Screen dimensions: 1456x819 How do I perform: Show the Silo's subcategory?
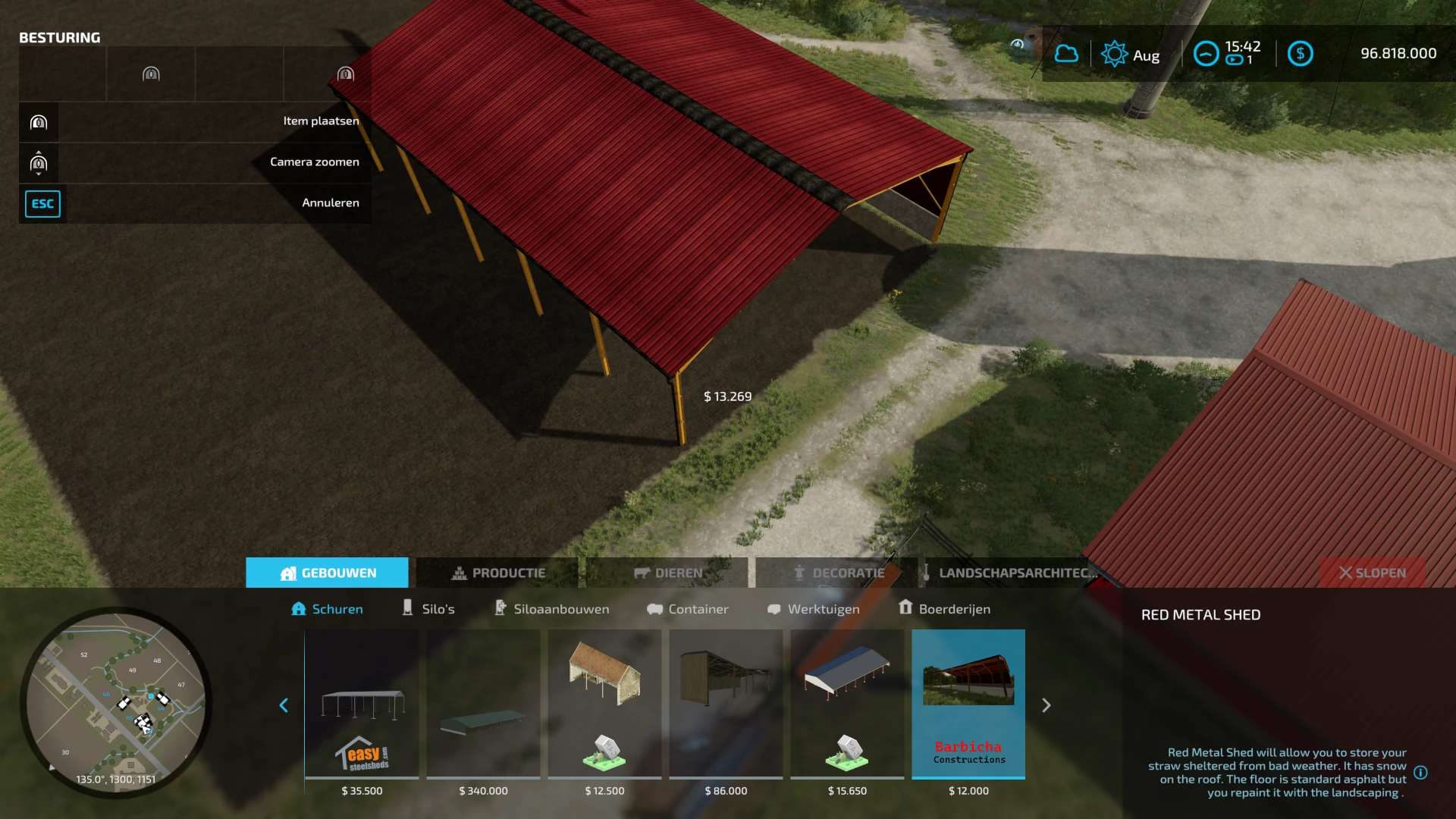[428, 609]
